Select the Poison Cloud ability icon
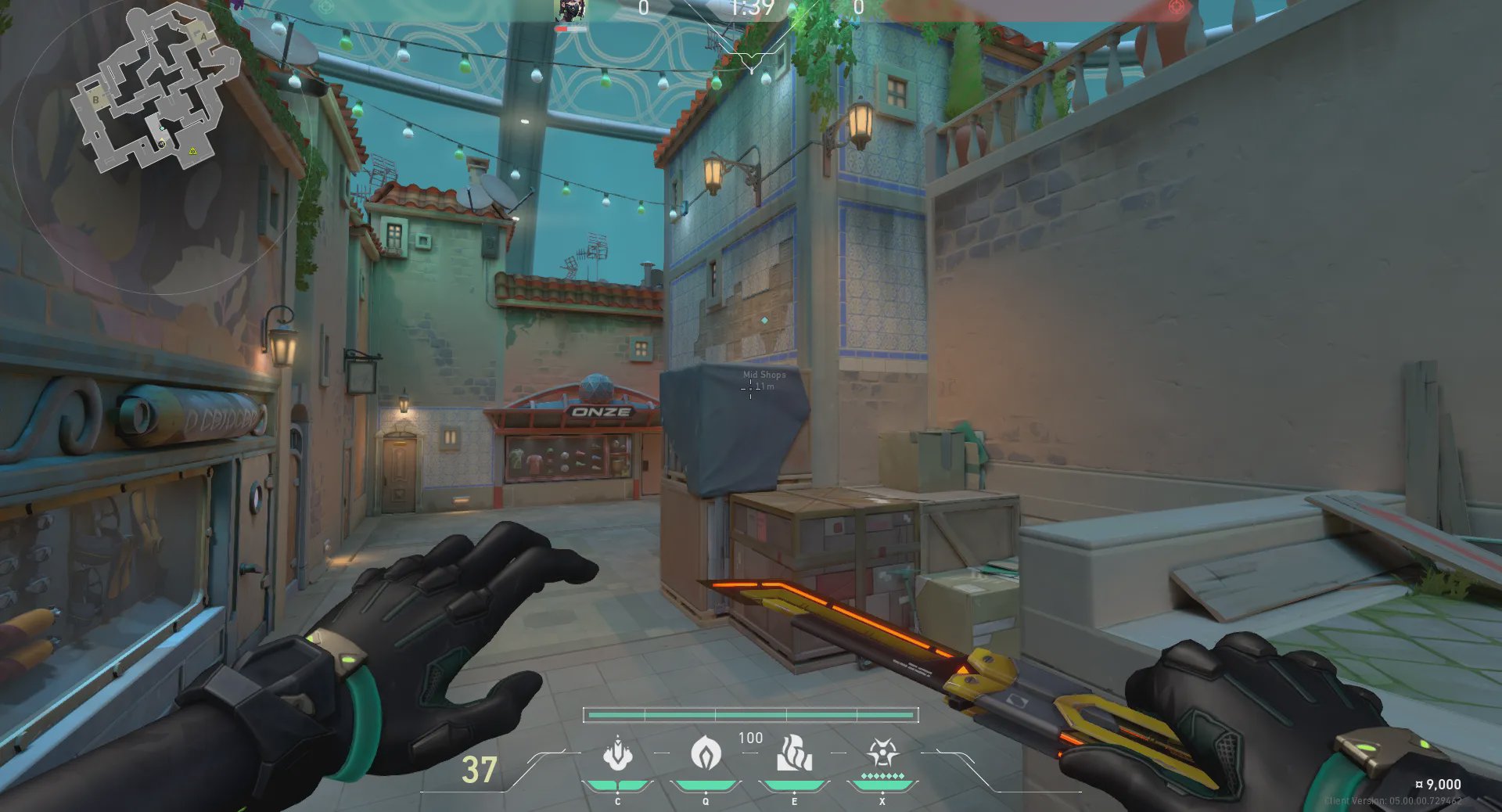Screen dimensions: 1502x812 click(x=706, y=754)
